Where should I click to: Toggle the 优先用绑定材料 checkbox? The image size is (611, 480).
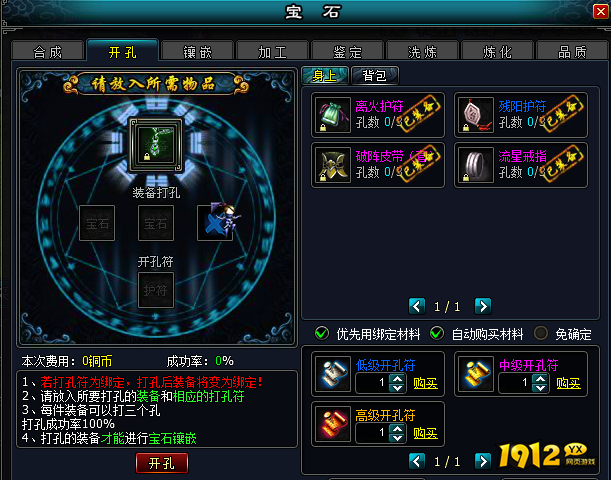tap(322, 333)
